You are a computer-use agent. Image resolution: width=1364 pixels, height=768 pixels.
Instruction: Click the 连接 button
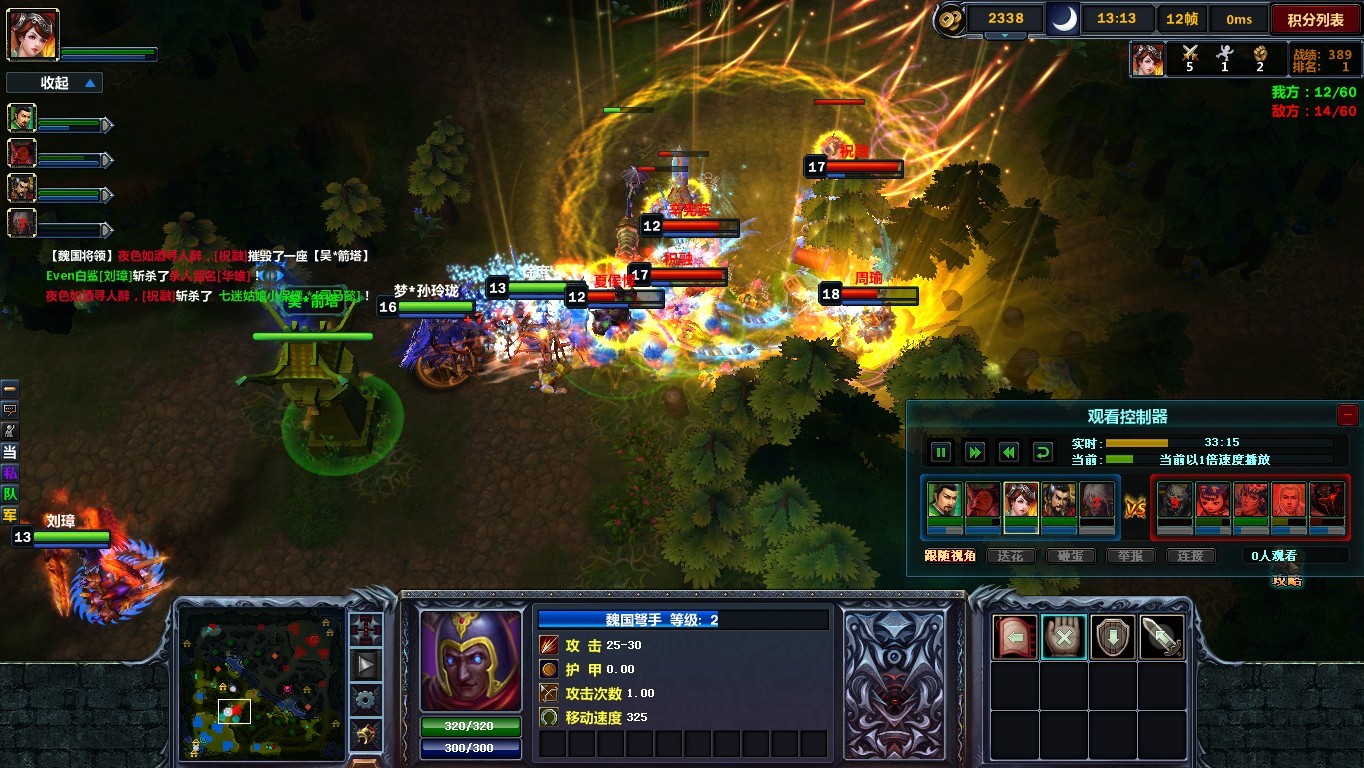[x=1190, y=556]
